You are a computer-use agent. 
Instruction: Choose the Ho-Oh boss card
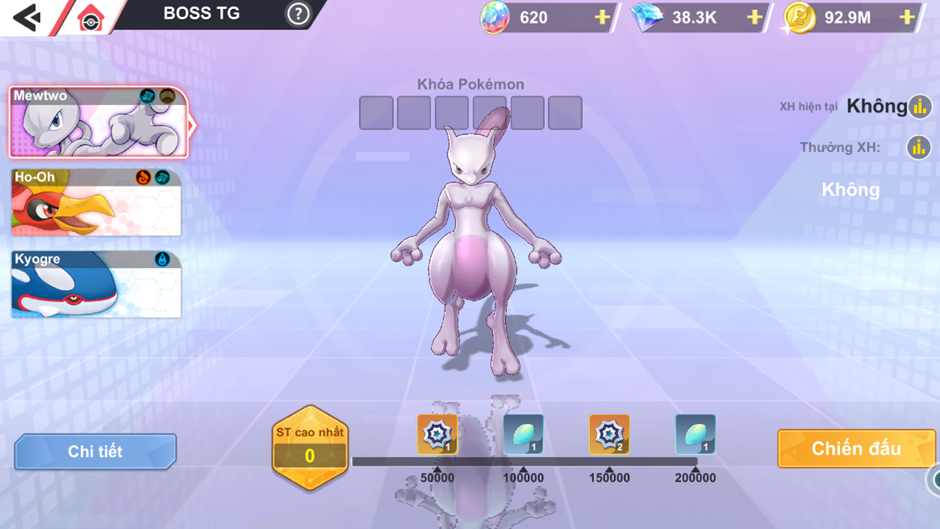click(x=96, y=203)
